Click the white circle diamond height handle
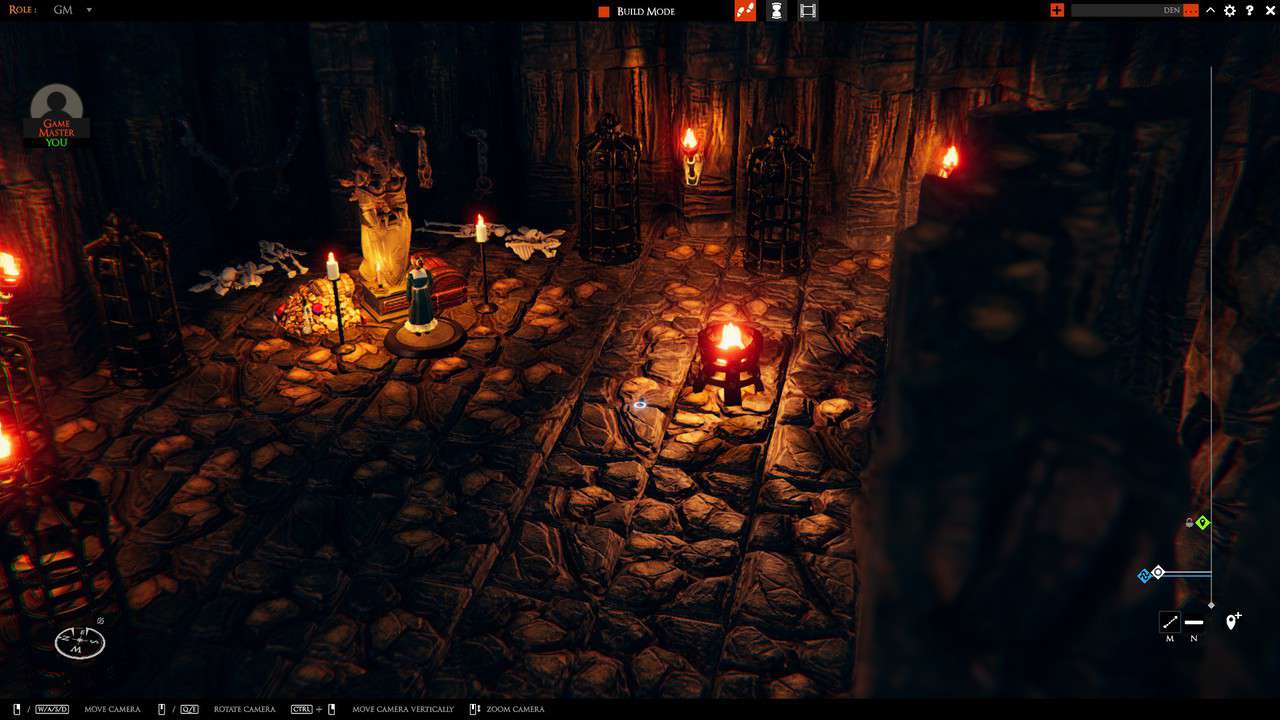This screenshot has height=720, width=1280. (x=1158, y=572)
